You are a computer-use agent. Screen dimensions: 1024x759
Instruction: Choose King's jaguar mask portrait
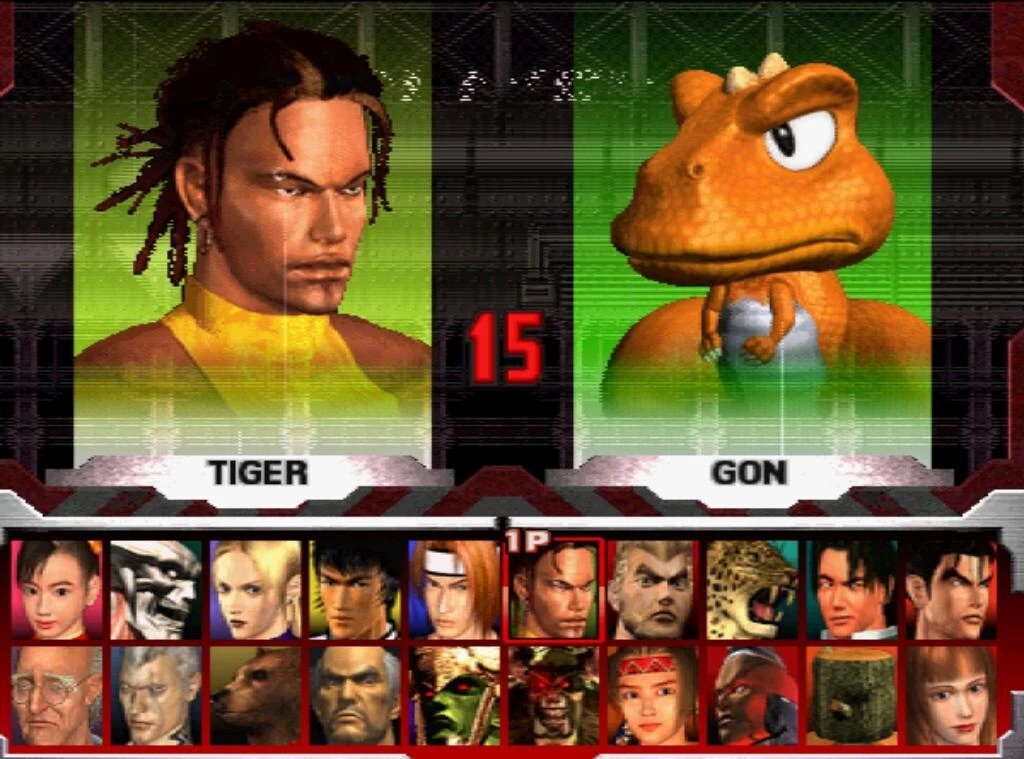[752, 589]
